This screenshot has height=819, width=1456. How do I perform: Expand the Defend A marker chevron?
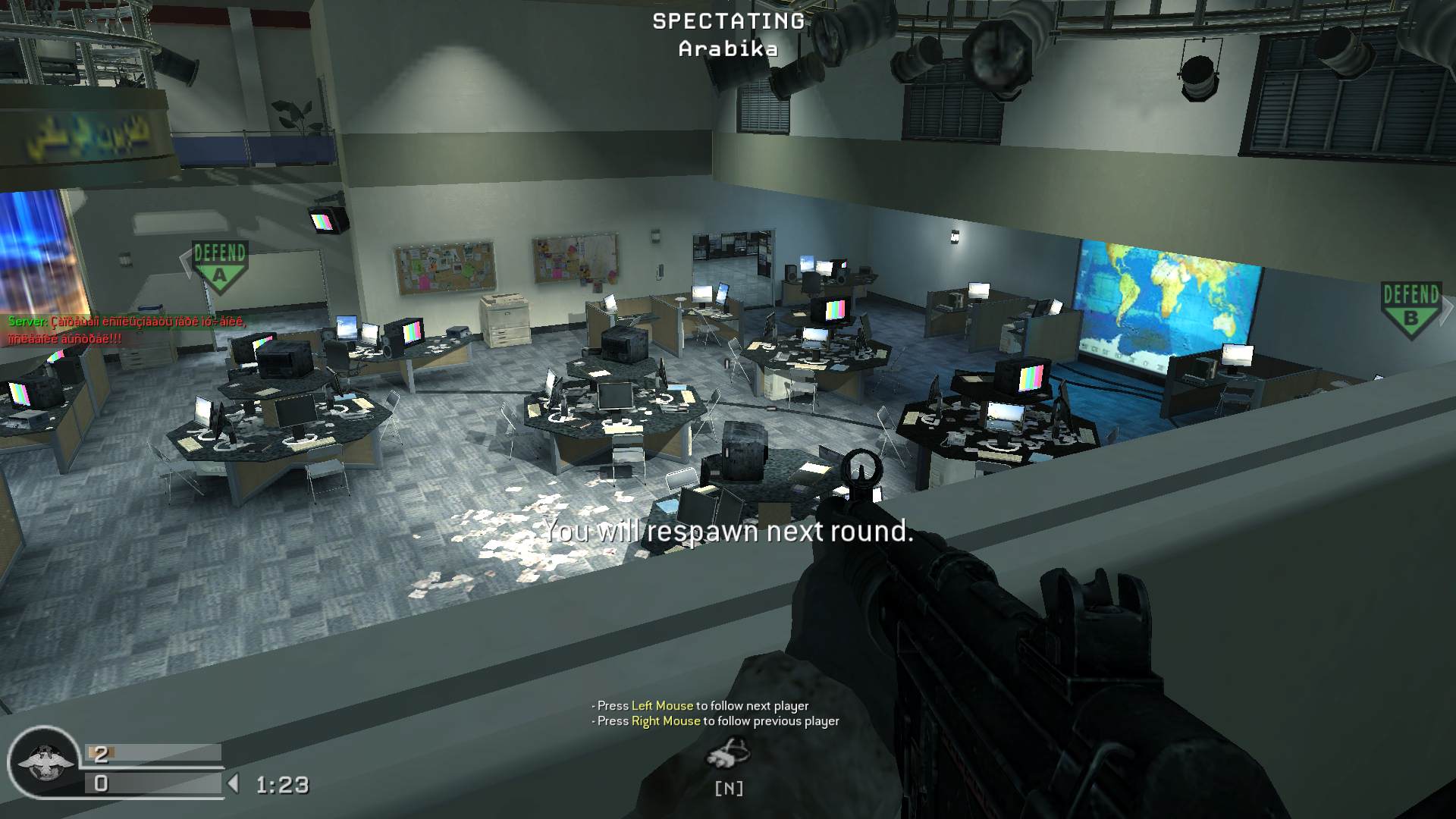point(186,264)
